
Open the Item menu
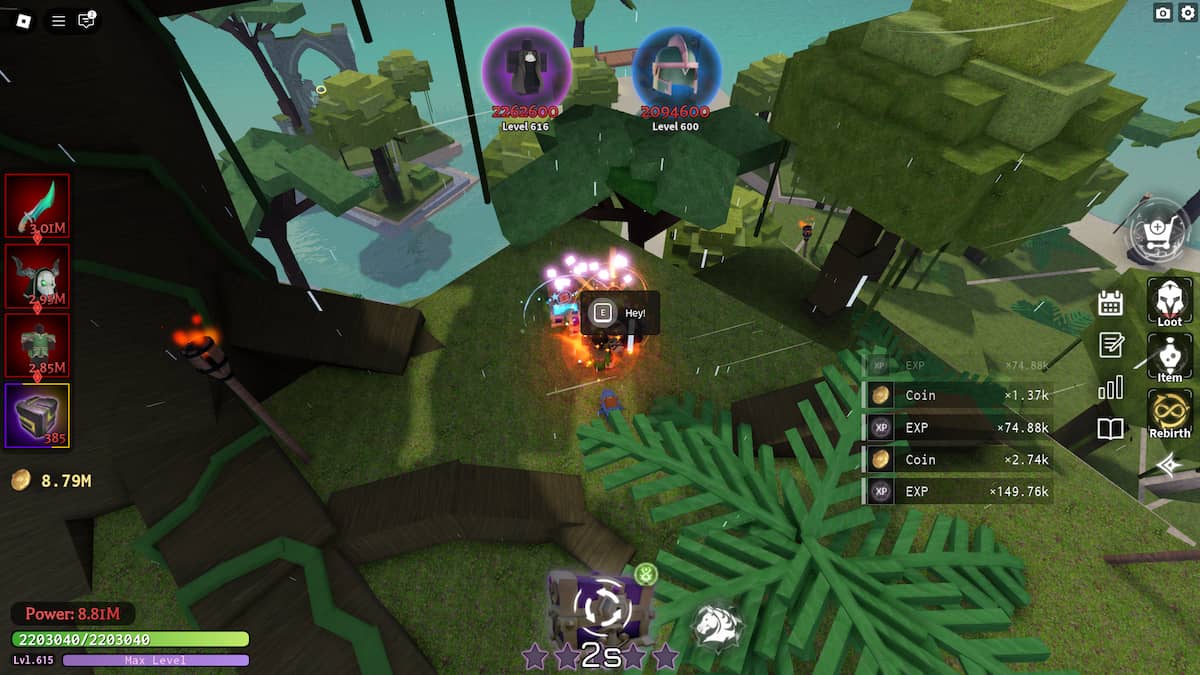coord(1169,358)
